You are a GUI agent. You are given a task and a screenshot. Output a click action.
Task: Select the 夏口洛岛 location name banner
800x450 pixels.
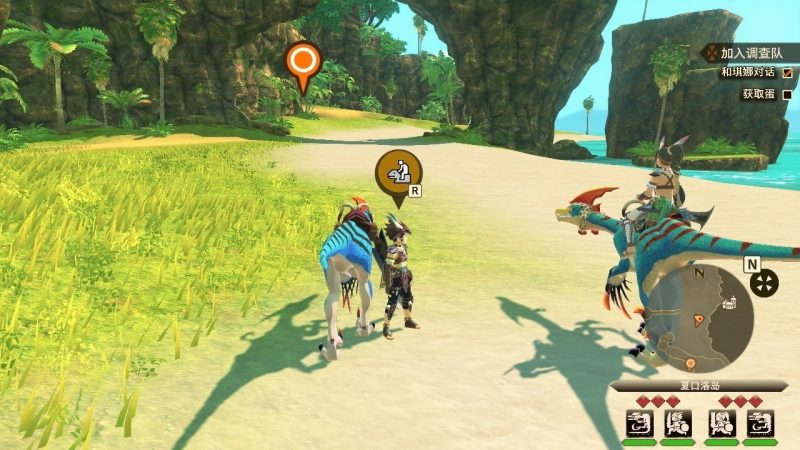[x=699, y=386]
